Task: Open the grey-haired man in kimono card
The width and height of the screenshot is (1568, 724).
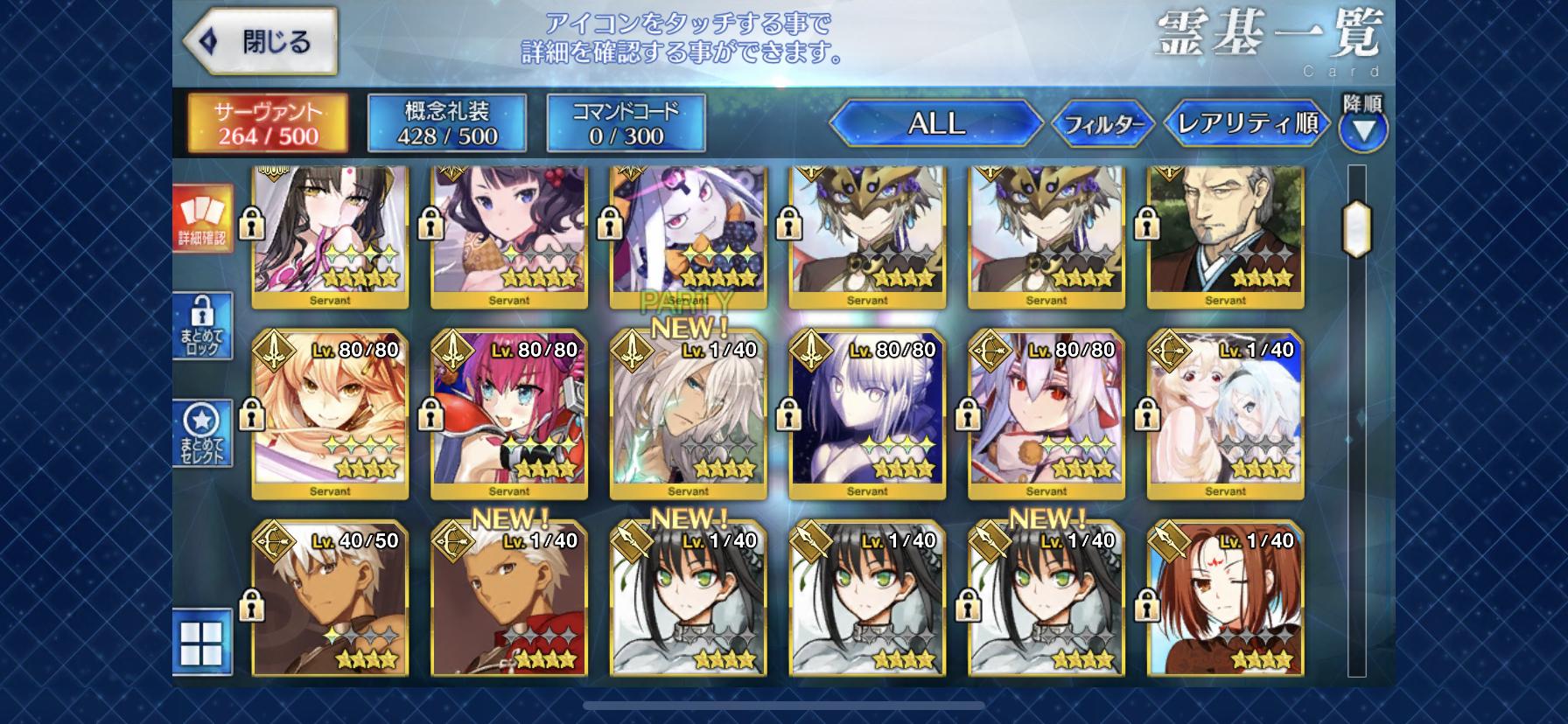Action: (1225, 232)
